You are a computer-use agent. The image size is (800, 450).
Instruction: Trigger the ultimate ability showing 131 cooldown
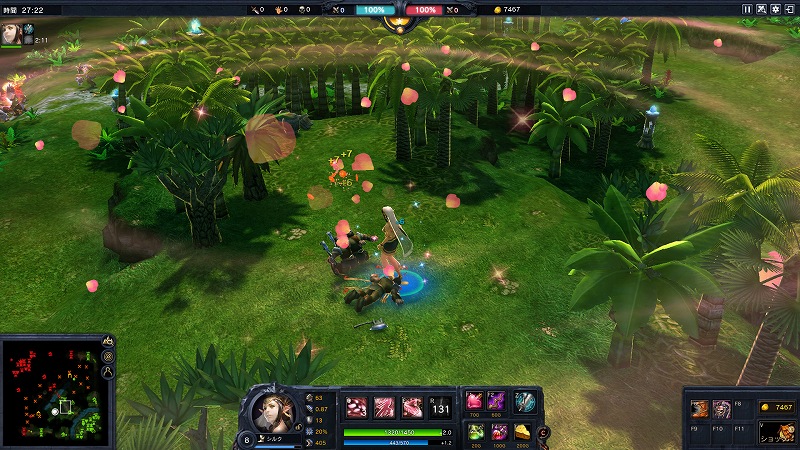439,407
